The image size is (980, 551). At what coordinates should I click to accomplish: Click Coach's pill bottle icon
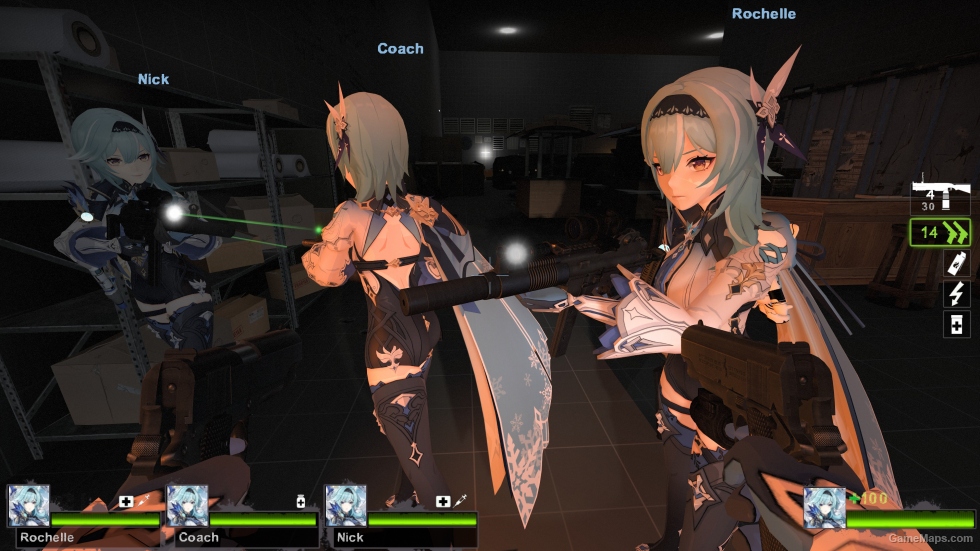point(299,501)
